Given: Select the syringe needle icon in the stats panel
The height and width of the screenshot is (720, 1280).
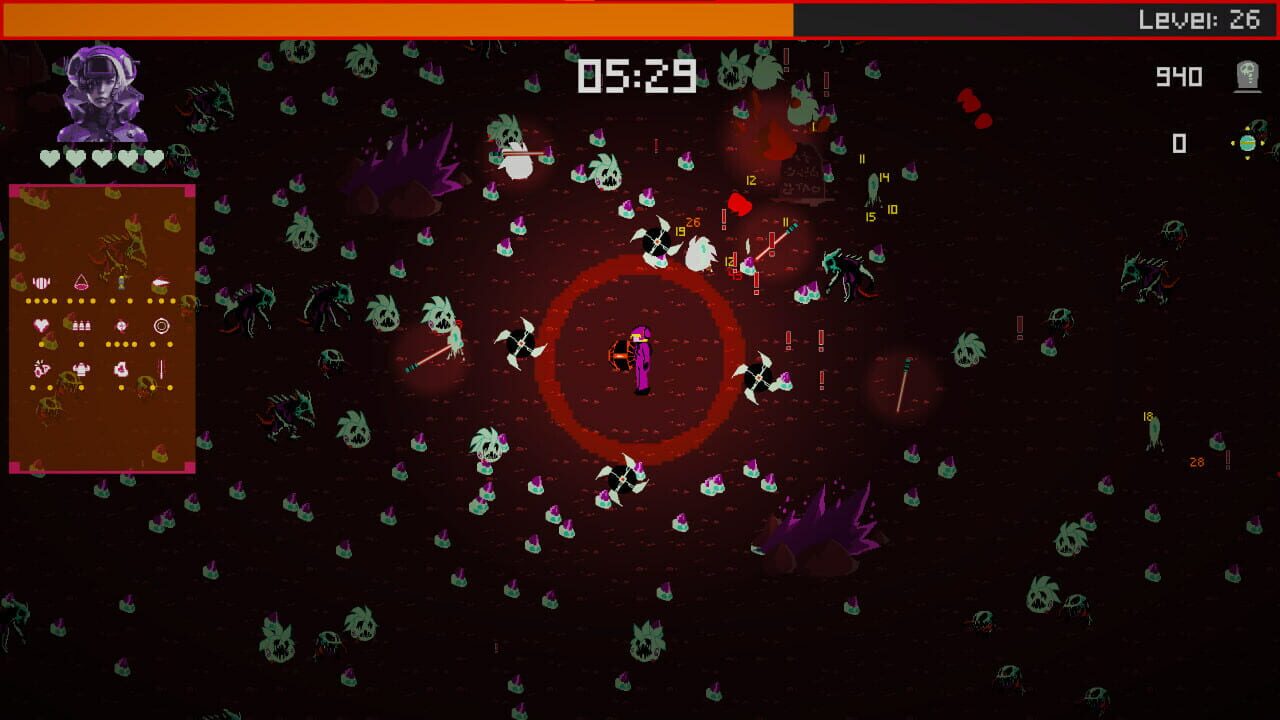Looking at the screenshot, I should point(161,369).
